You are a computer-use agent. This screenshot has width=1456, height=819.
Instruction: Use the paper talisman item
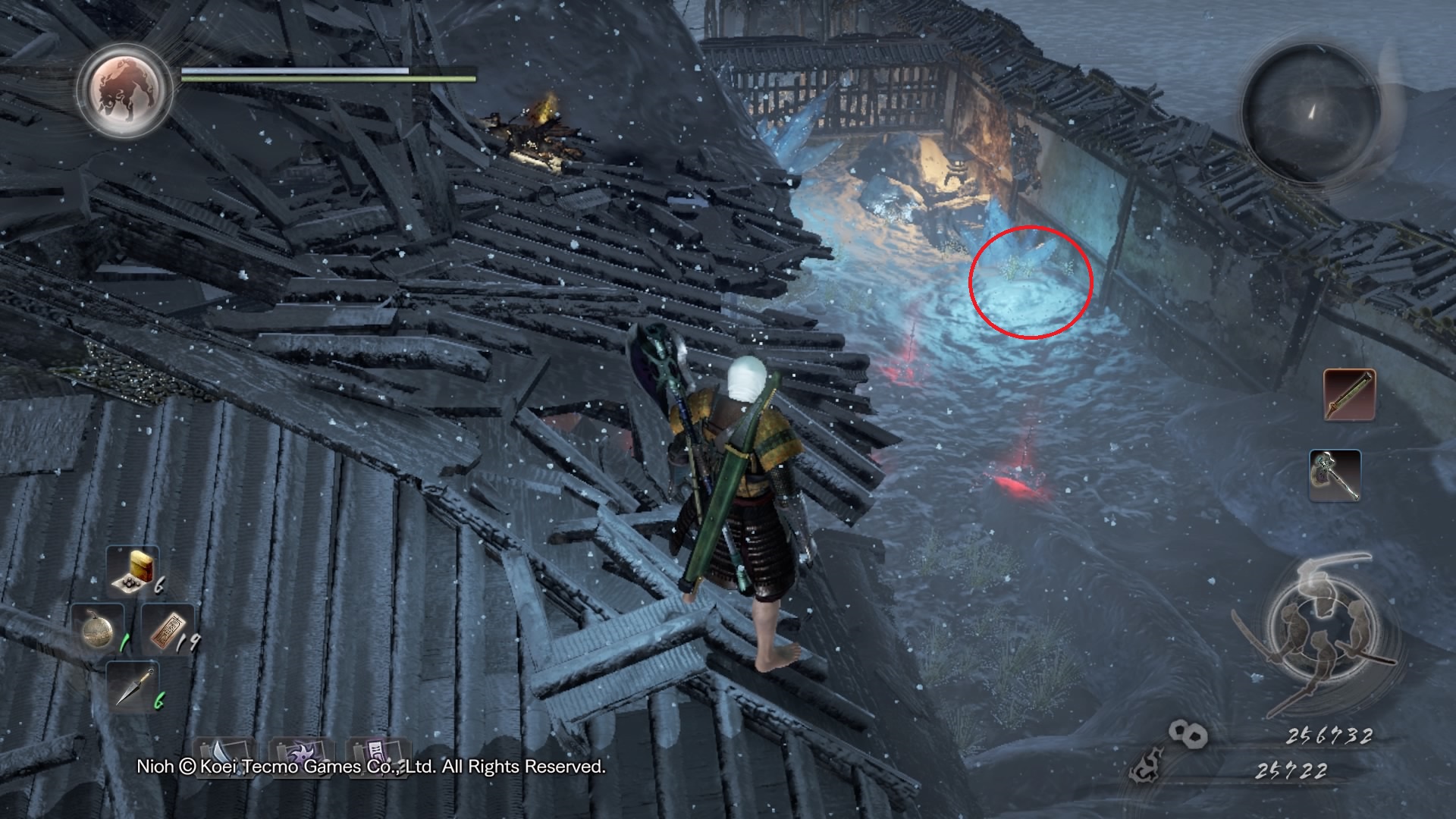click(x=168, y=629)
